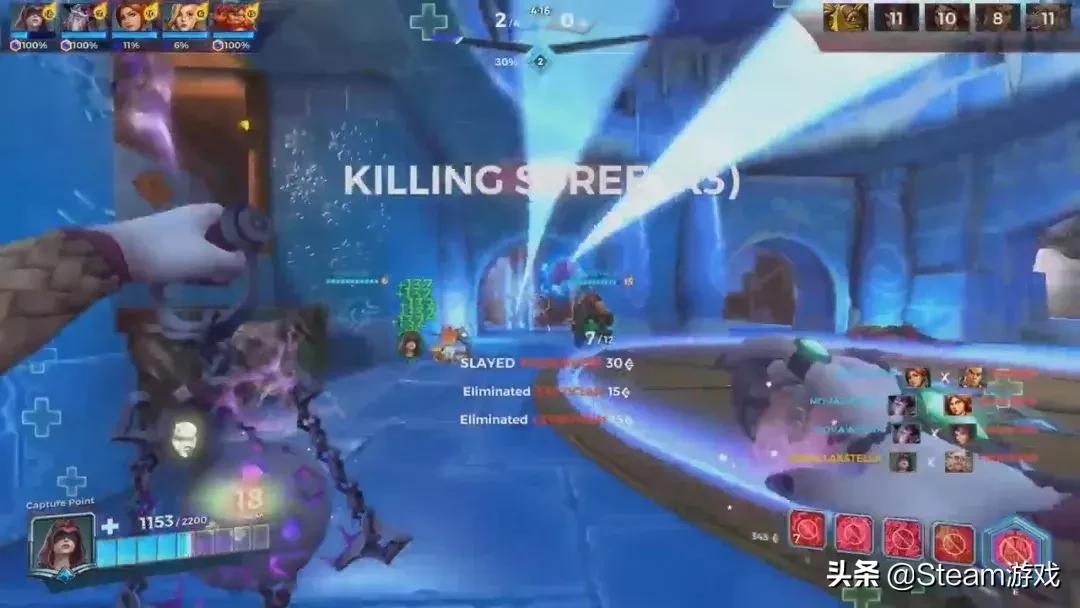The image size is (1080, 608).
Task: Select enemy portrait with respawn timer 8
Action: (996, 17)
